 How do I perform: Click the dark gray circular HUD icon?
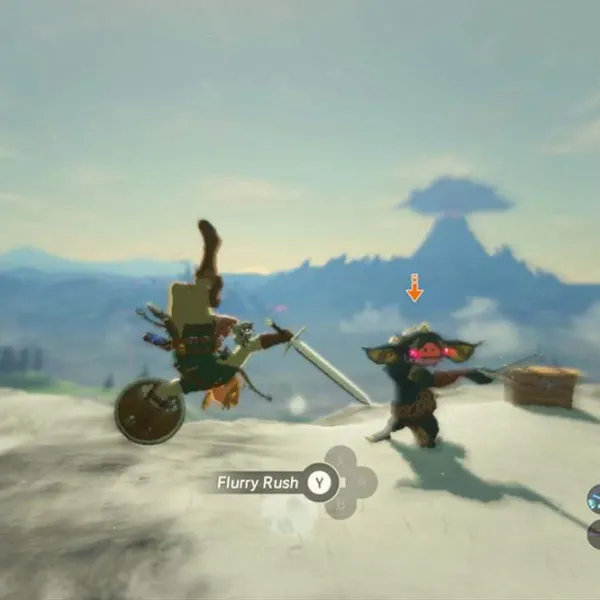(594, 532)
